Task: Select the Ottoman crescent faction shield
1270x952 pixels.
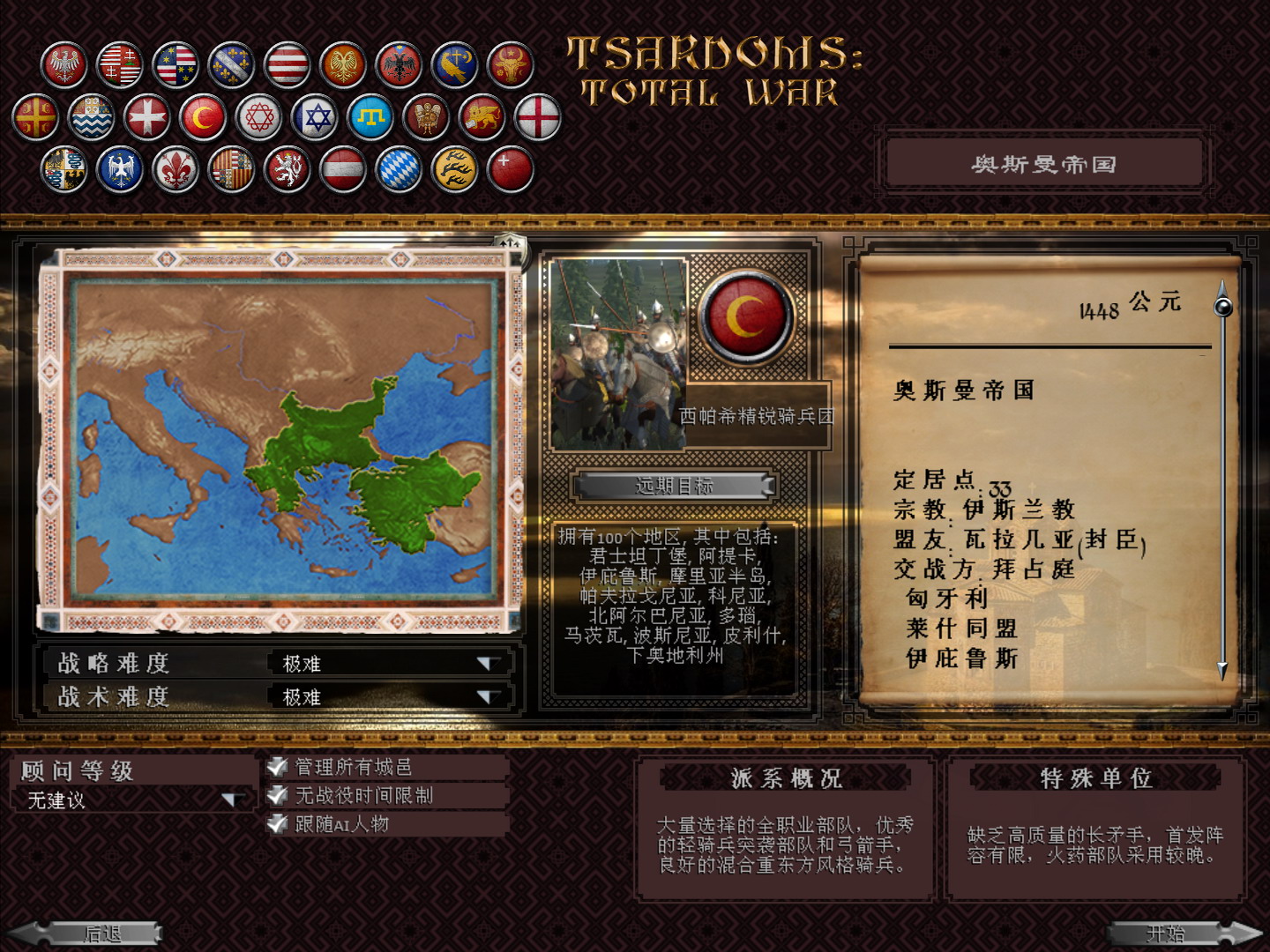Action: pos(201,115)
